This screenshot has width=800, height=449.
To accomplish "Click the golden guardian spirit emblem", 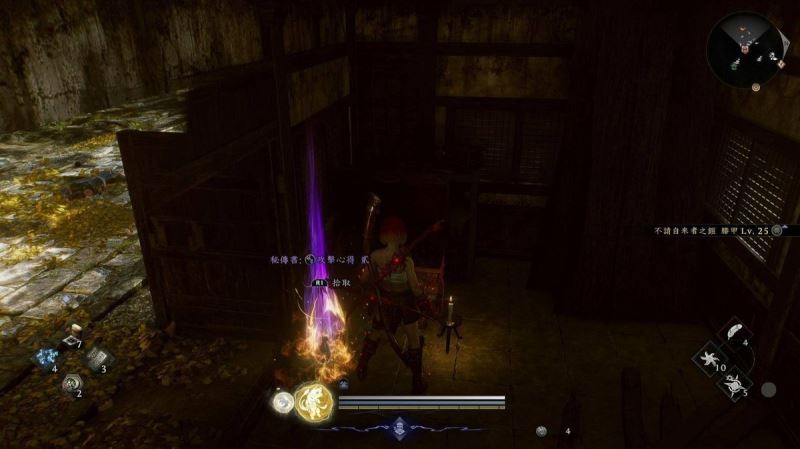I will 313,402.
